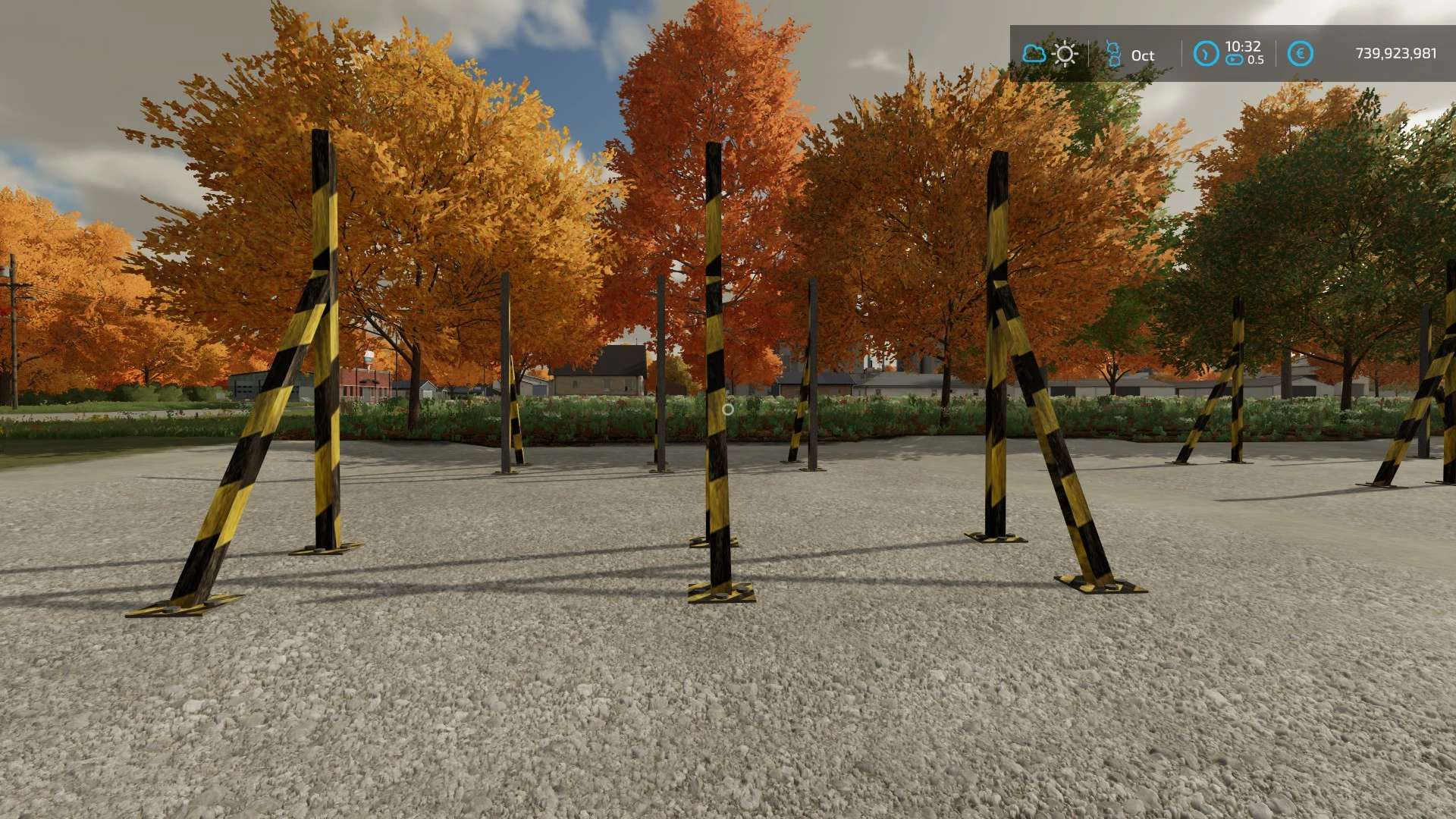Click the sun weather icon

(x=1065, y=54)
